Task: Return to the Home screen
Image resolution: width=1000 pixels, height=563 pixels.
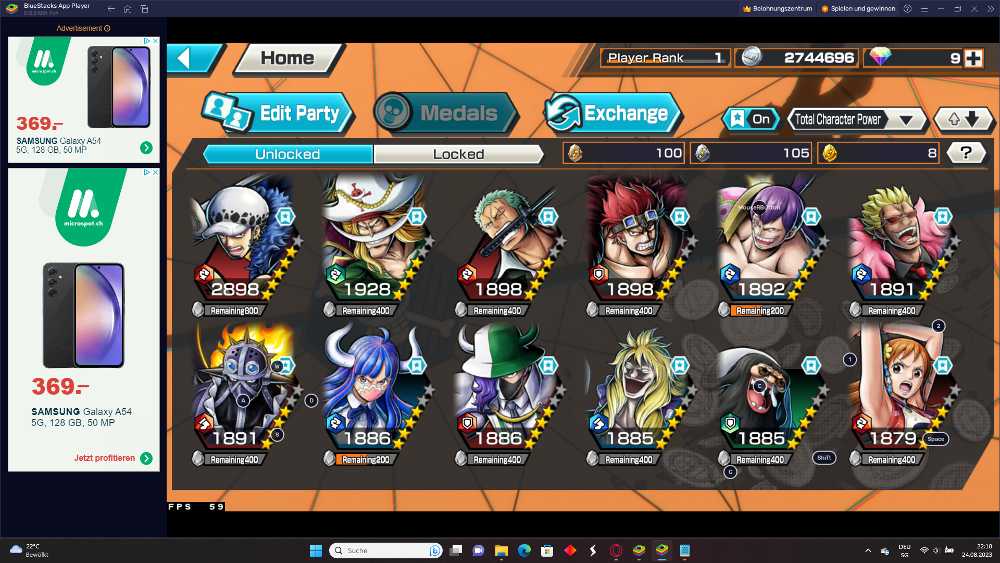Action: click(286, 58)
